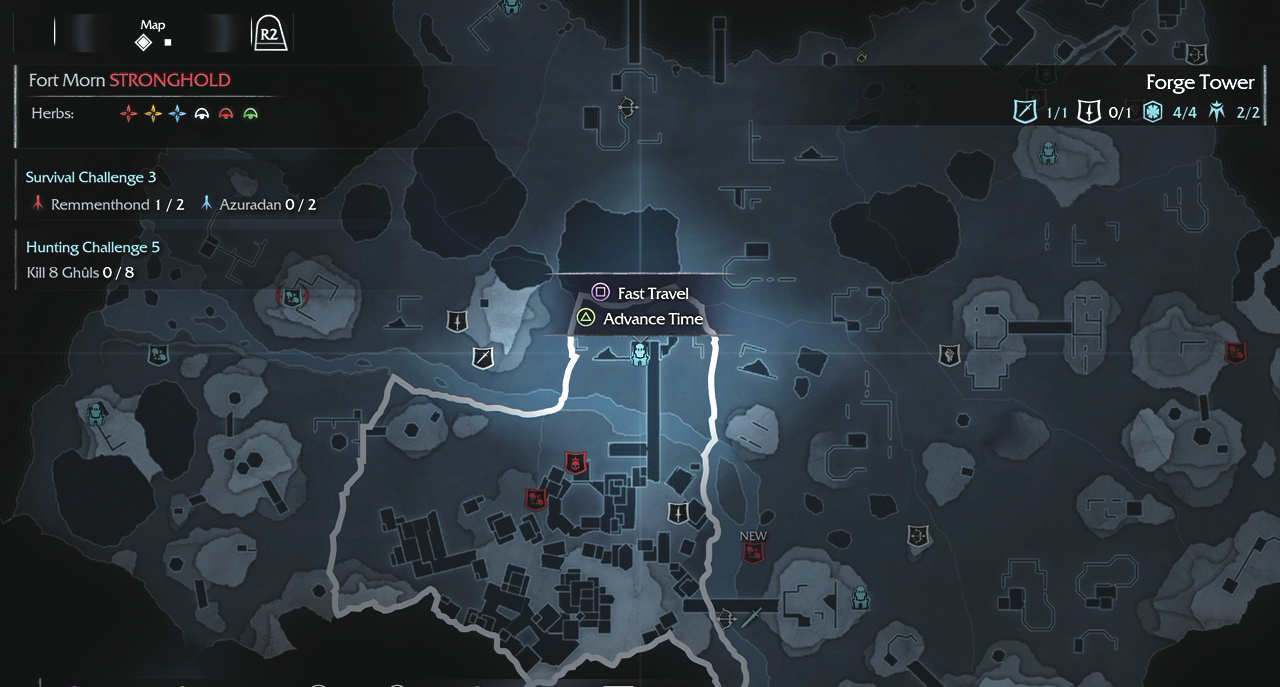Select the Advance Time option

coord(641,319)
